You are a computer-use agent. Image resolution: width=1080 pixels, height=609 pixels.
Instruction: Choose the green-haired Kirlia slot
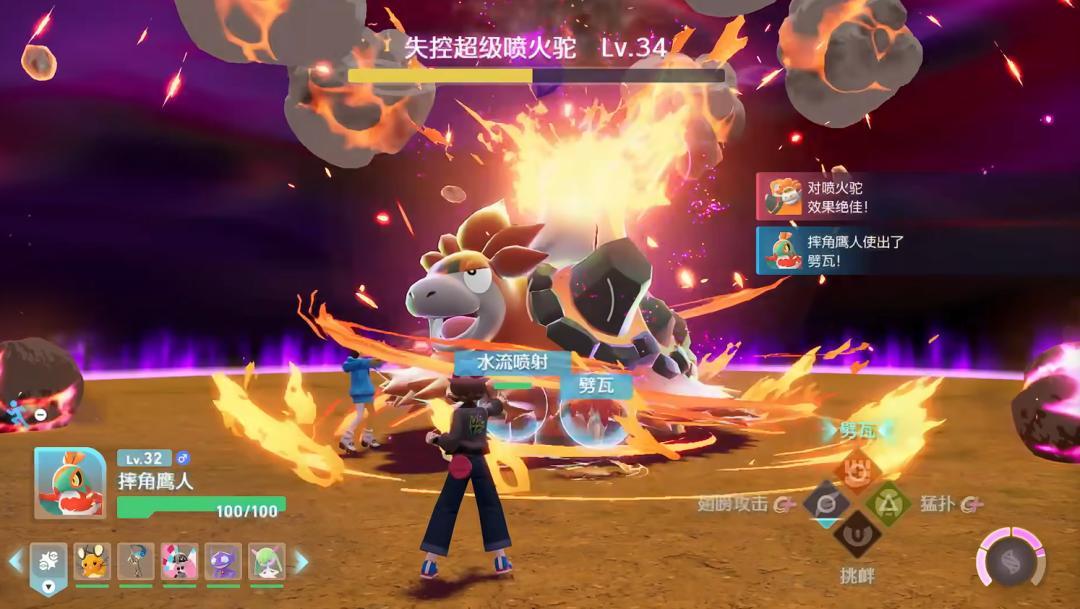click(266, 562)
